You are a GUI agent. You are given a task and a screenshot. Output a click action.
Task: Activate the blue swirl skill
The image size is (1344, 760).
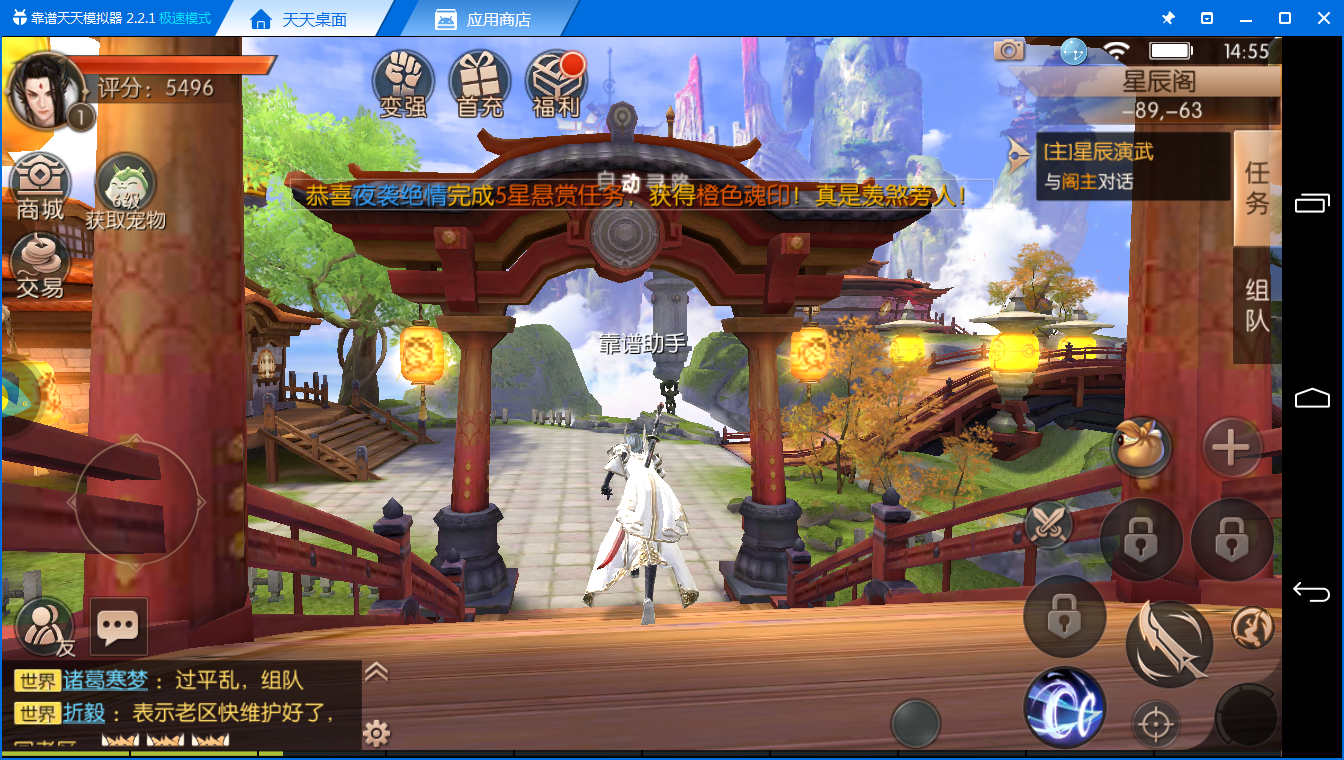coord(1065,708)
